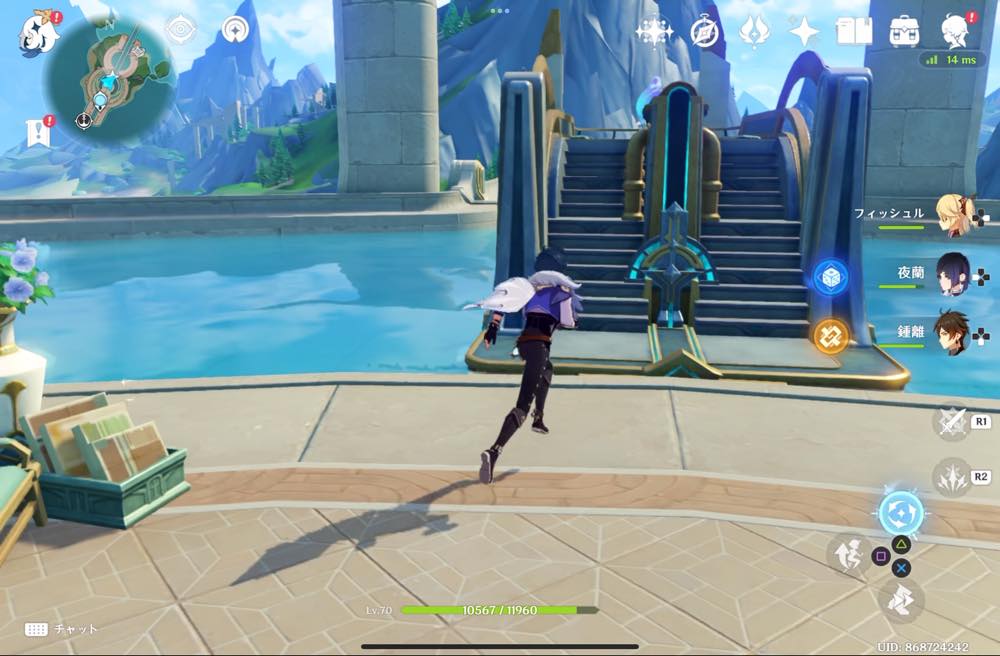The height and width of the screenshot is (656, 1000).
Task: Tap the jumping figure button
Action: point(848,554)
